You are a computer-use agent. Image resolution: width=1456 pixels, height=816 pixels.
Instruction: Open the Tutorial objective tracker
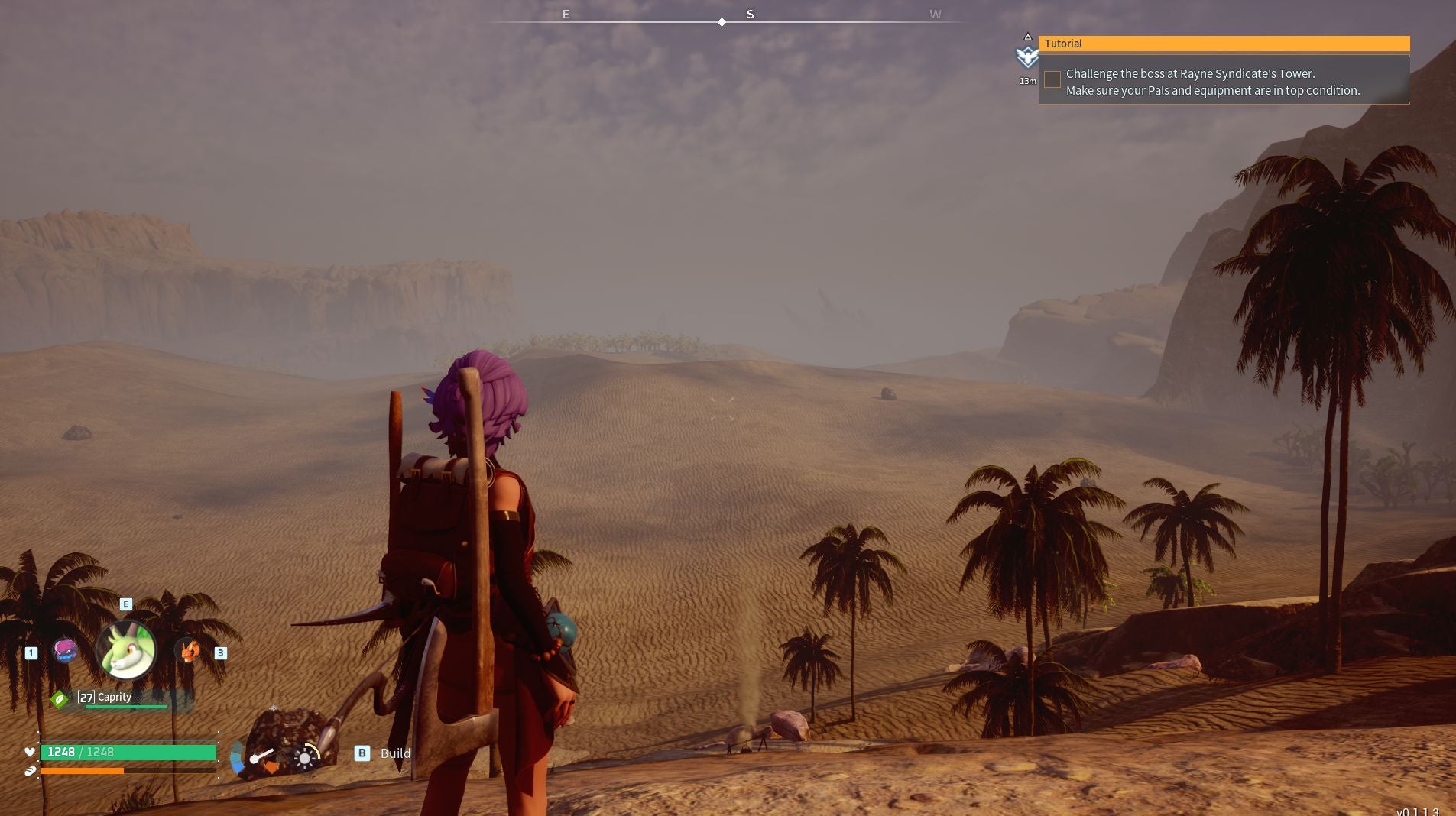(1223, 44)
